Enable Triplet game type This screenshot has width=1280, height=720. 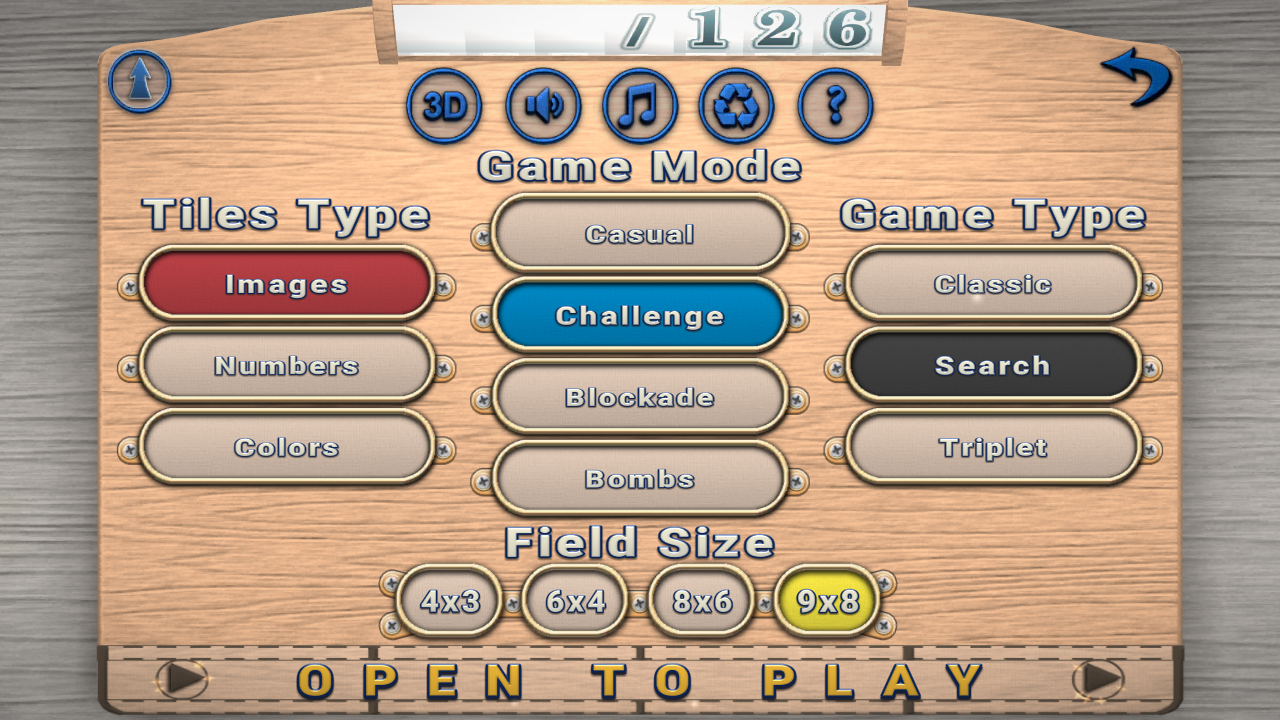(x=992, y=448)
